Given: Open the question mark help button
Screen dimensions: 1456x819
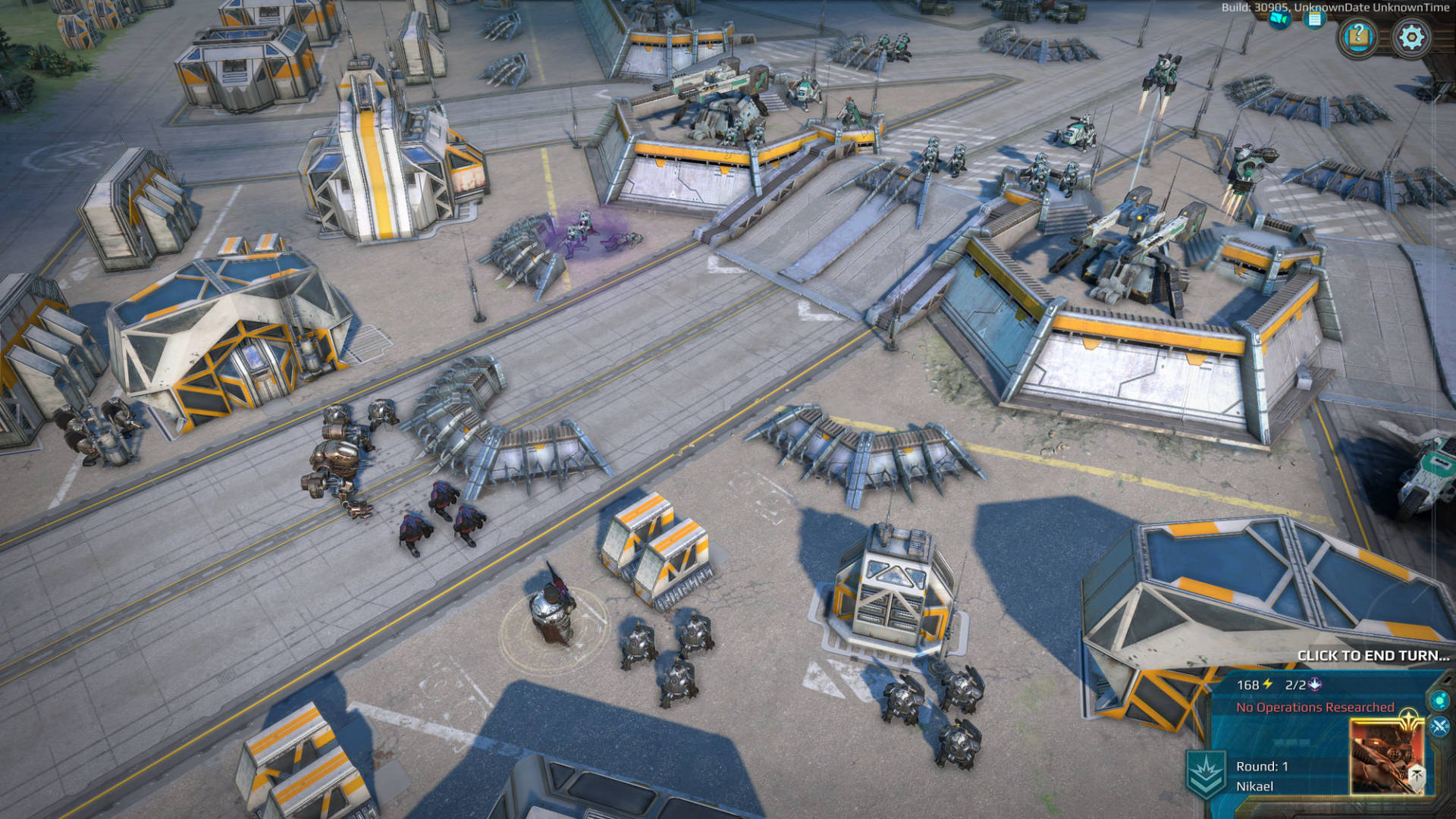Looking at the screenshot, I should [1358, 36].
